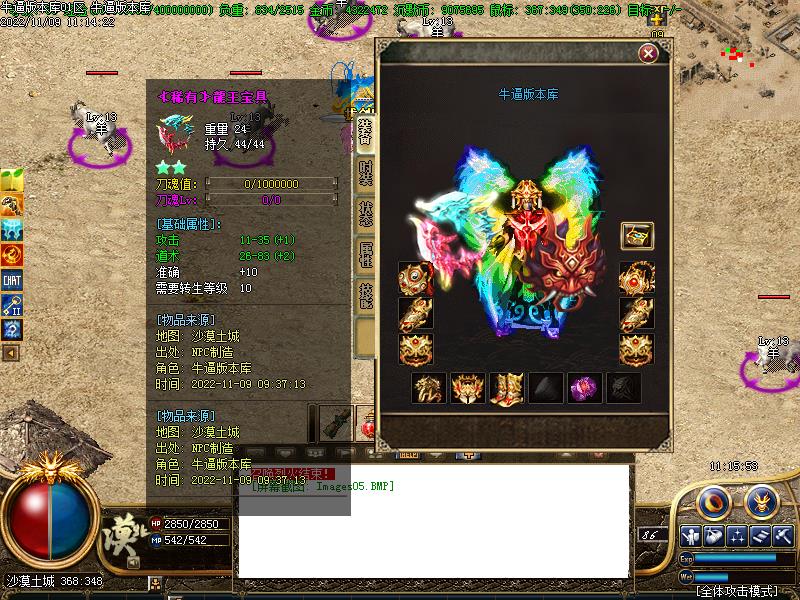Viewport: 800px width, 600px height.
Task: Open the gold ring round button
Action: click(711, 500)
